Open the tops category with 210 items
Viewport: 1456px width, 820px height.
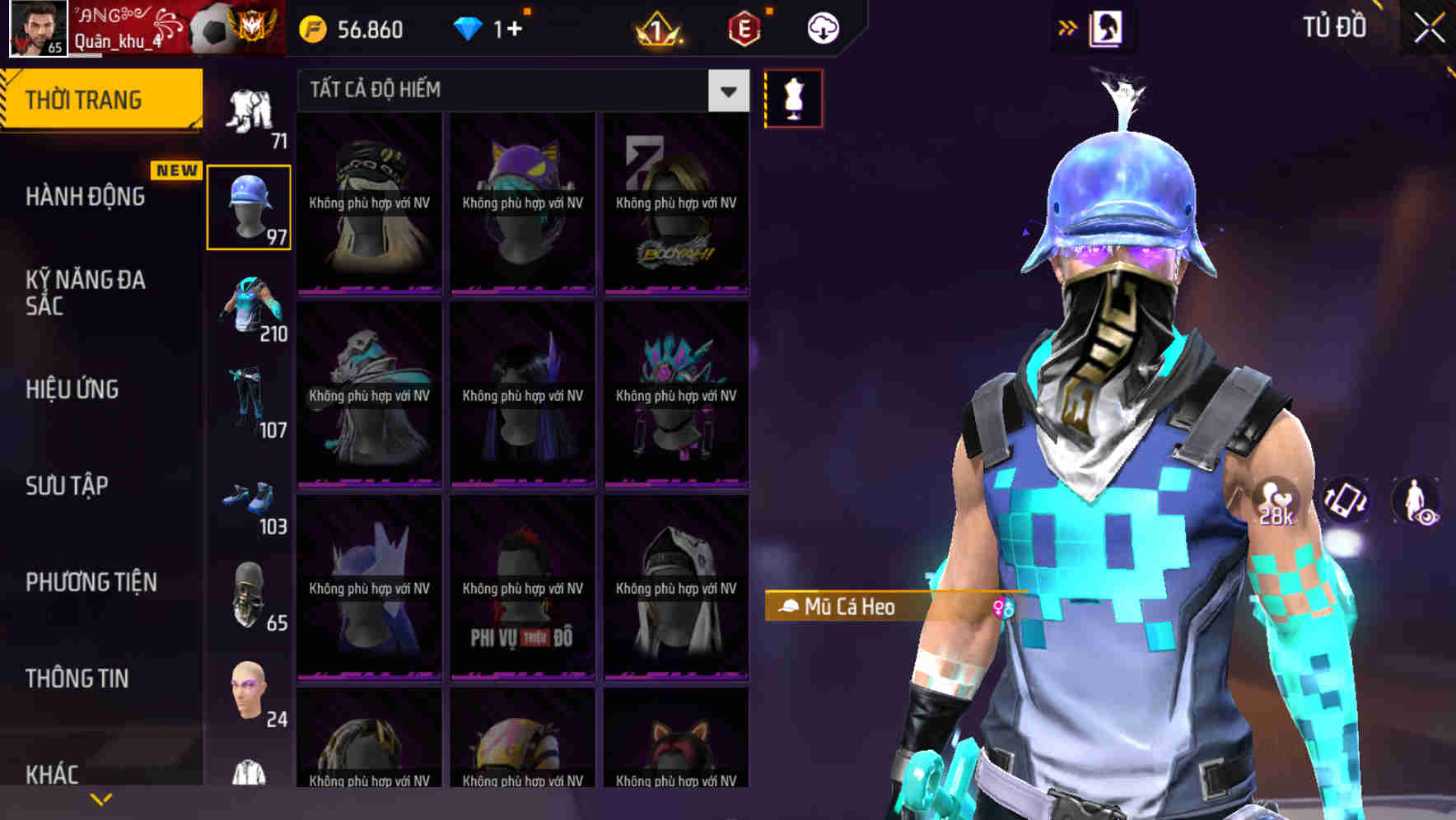pos(250,313)
